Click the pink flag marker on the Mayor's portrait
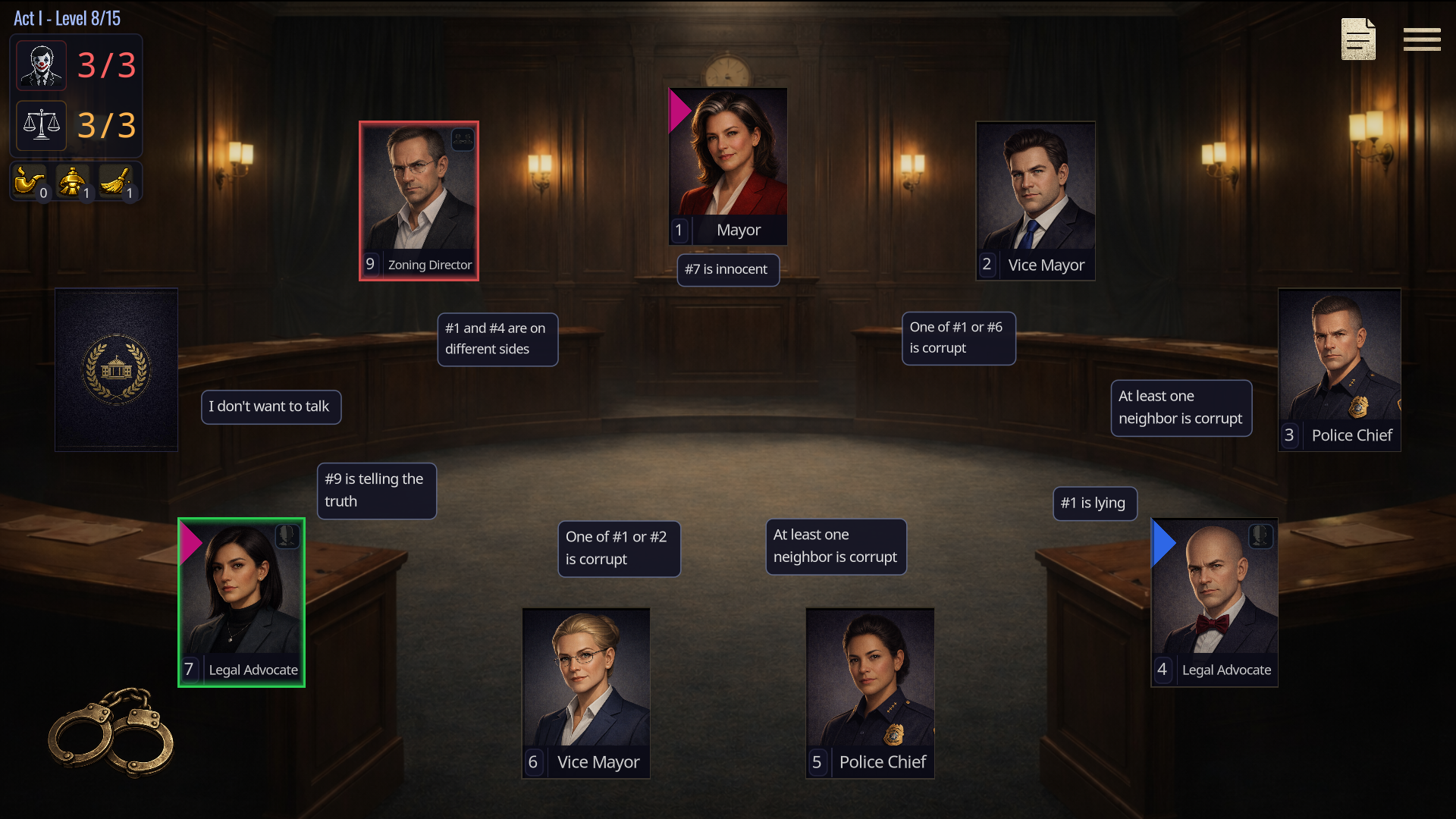Viewport: 1456px width, 819px height. pyautogui.click(x=679, y=108)
